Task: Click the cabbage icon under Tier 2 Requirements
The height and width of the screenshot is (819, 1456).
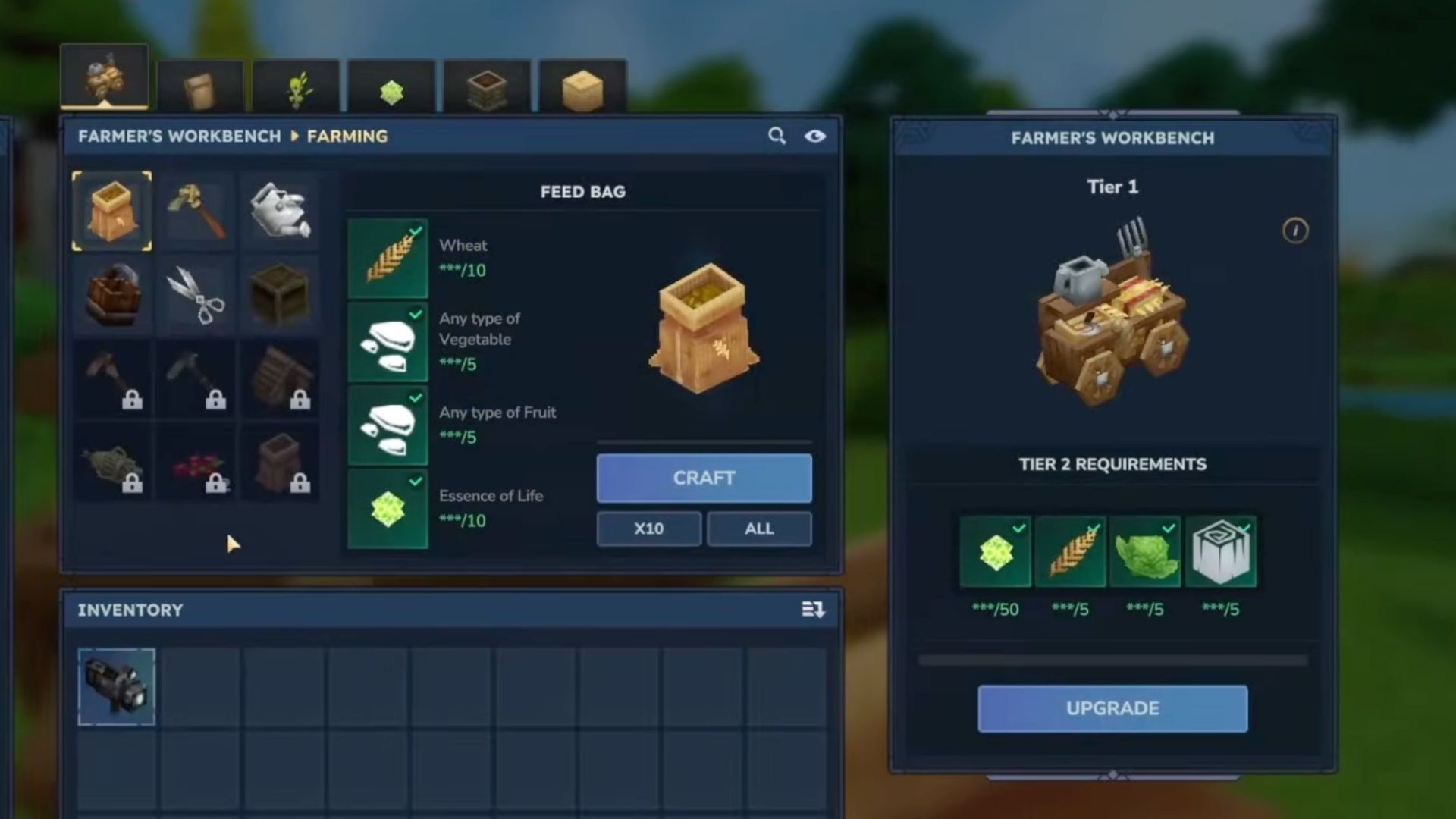Action: [x=1145, y=551]
